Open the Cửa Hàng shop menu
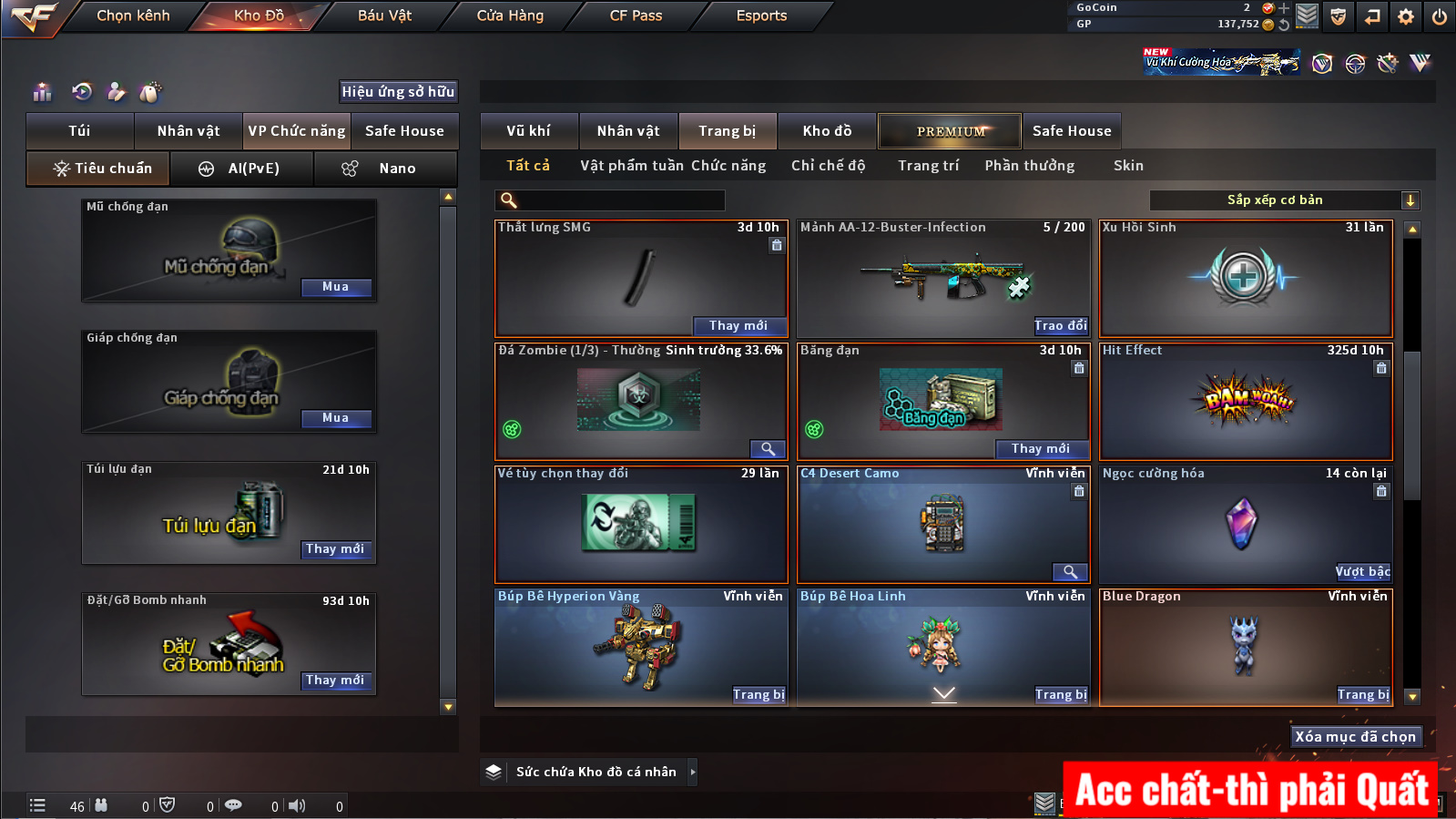Image resolution: width=1456 pixels, height=819 pixels. 510,15
